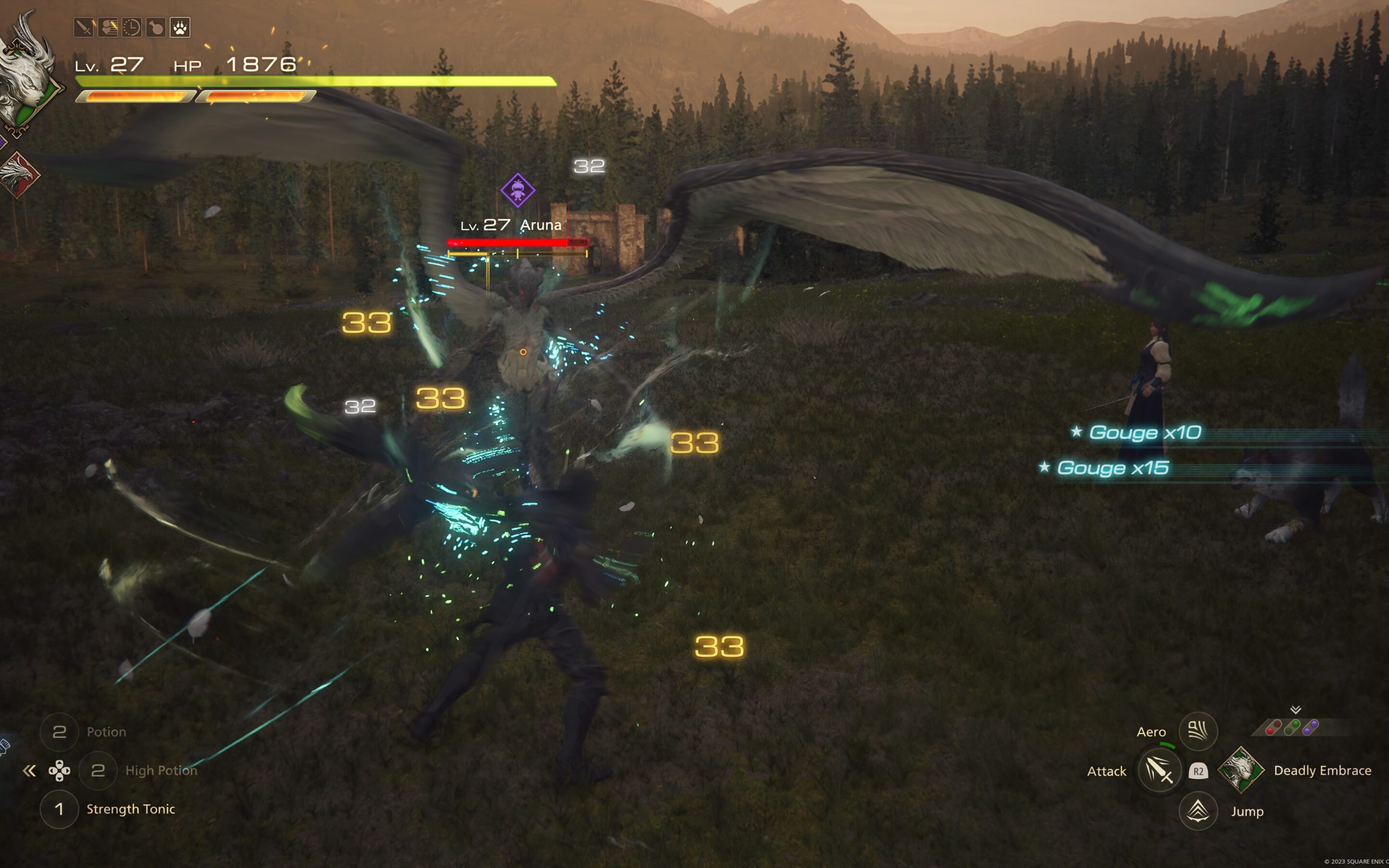Viewport: 1389px width, 868px height.
Task: Click the clock timely accessory icon
Action: (132, 27)
